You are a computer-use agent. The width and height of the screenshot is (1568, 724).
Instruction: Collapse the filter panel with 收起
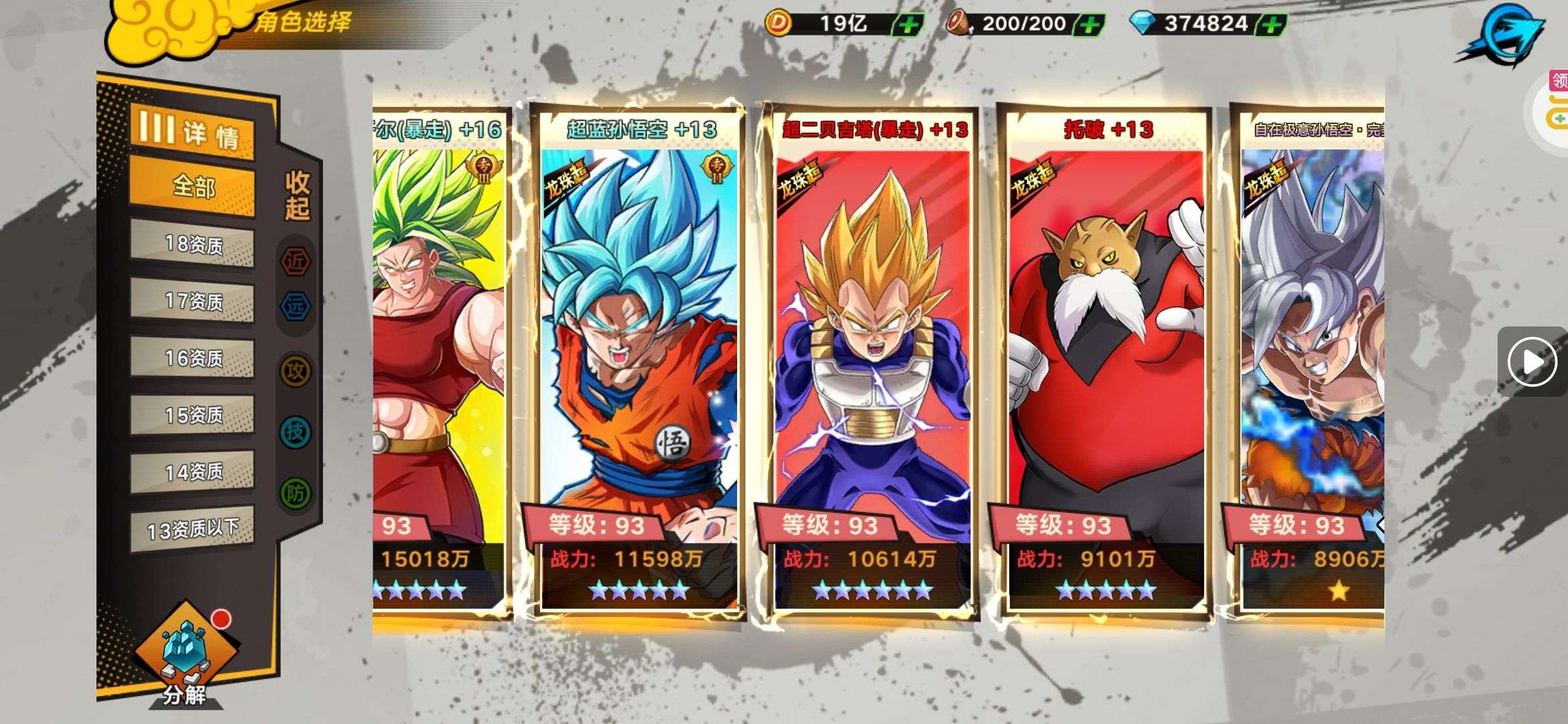[297, 195]
